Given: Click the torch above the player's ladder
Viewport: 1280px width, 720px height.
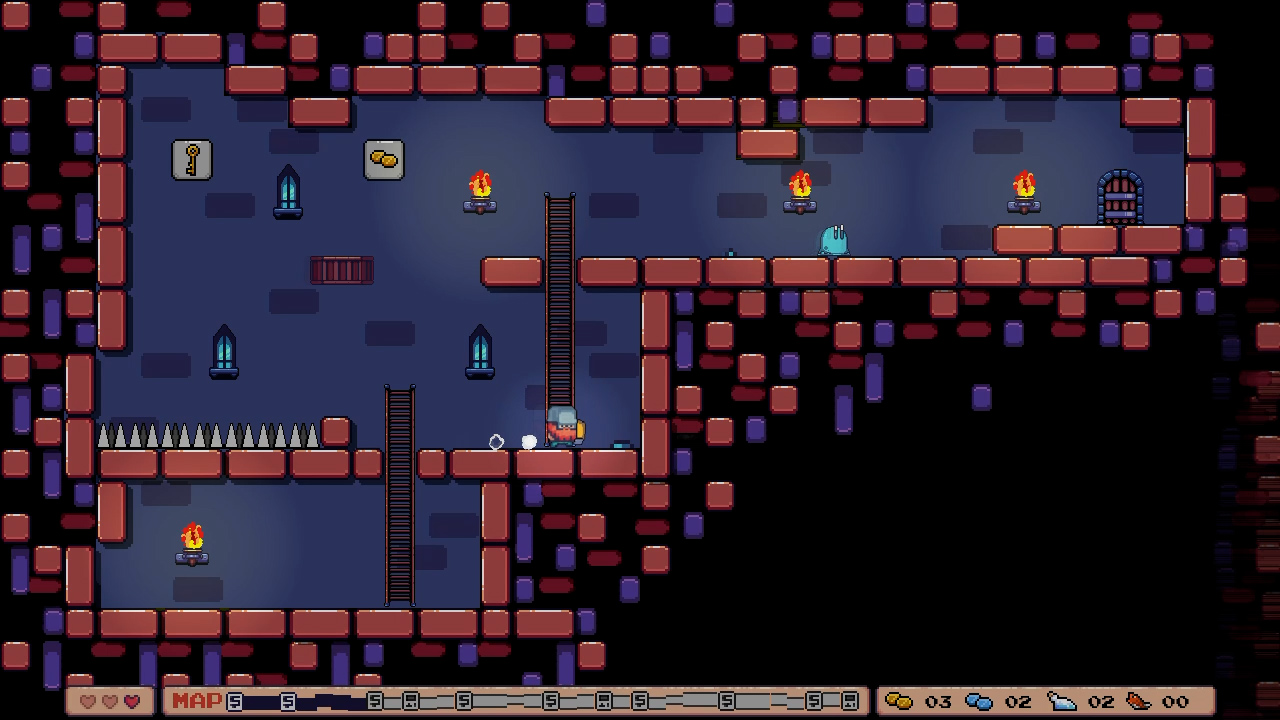Looking at the screenshot, I should [x=479, y=190].
